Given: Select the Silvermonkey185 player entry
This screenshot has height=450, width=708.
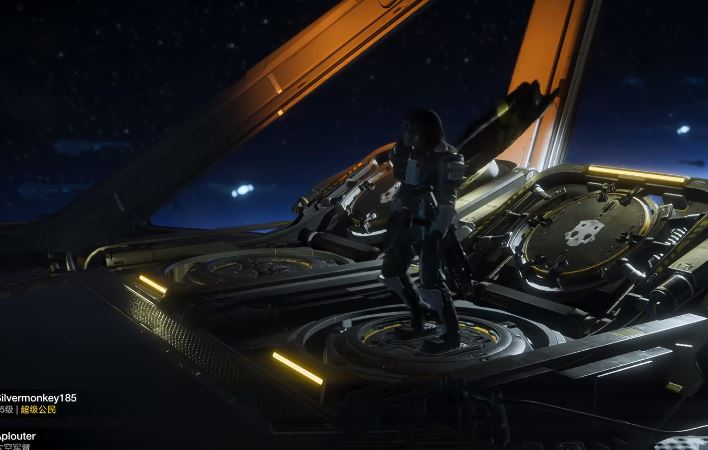Looking at the screenshot, I should pyautogui.click(x=38, y=398).
